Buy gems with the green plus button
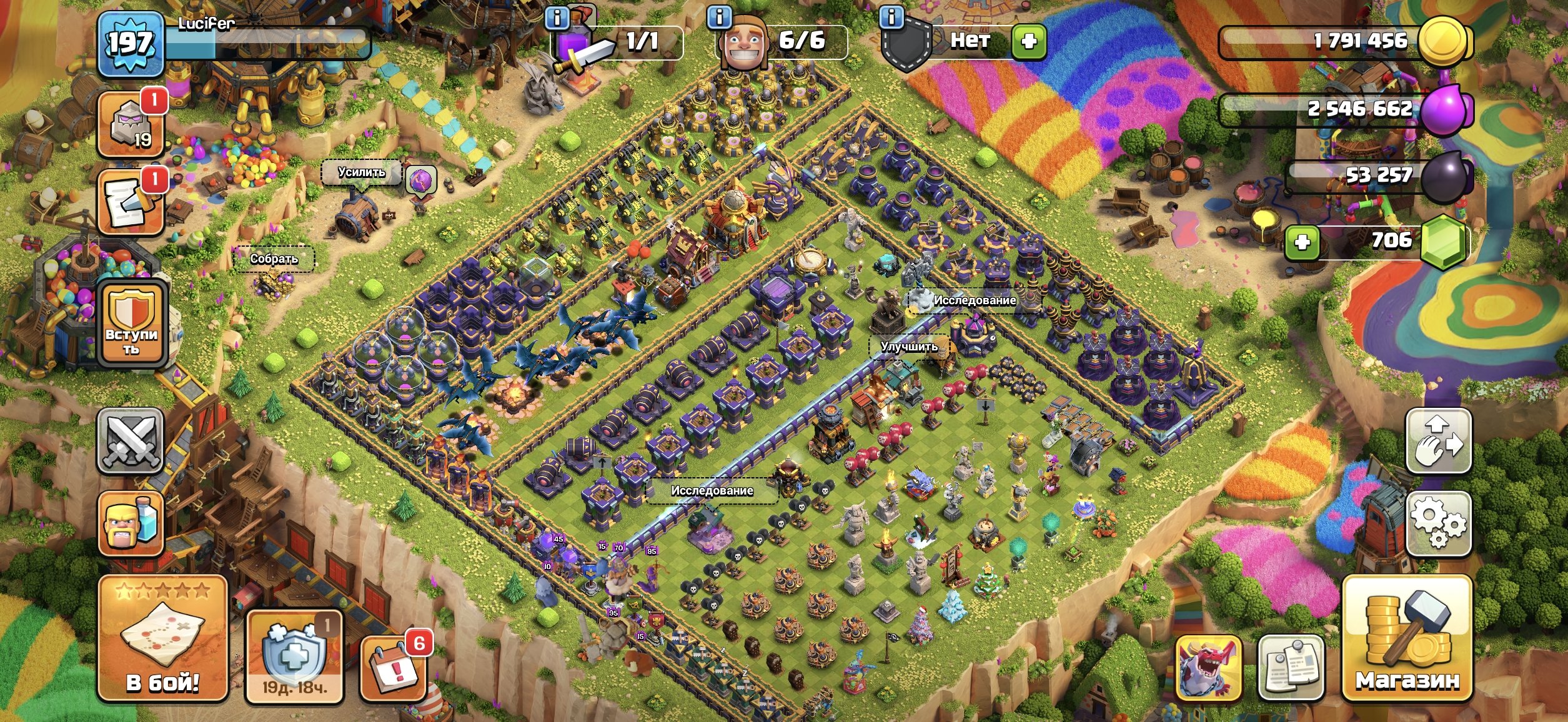Image resolution: width=1568 pixels, height=722 pixels. point(1302,242)
